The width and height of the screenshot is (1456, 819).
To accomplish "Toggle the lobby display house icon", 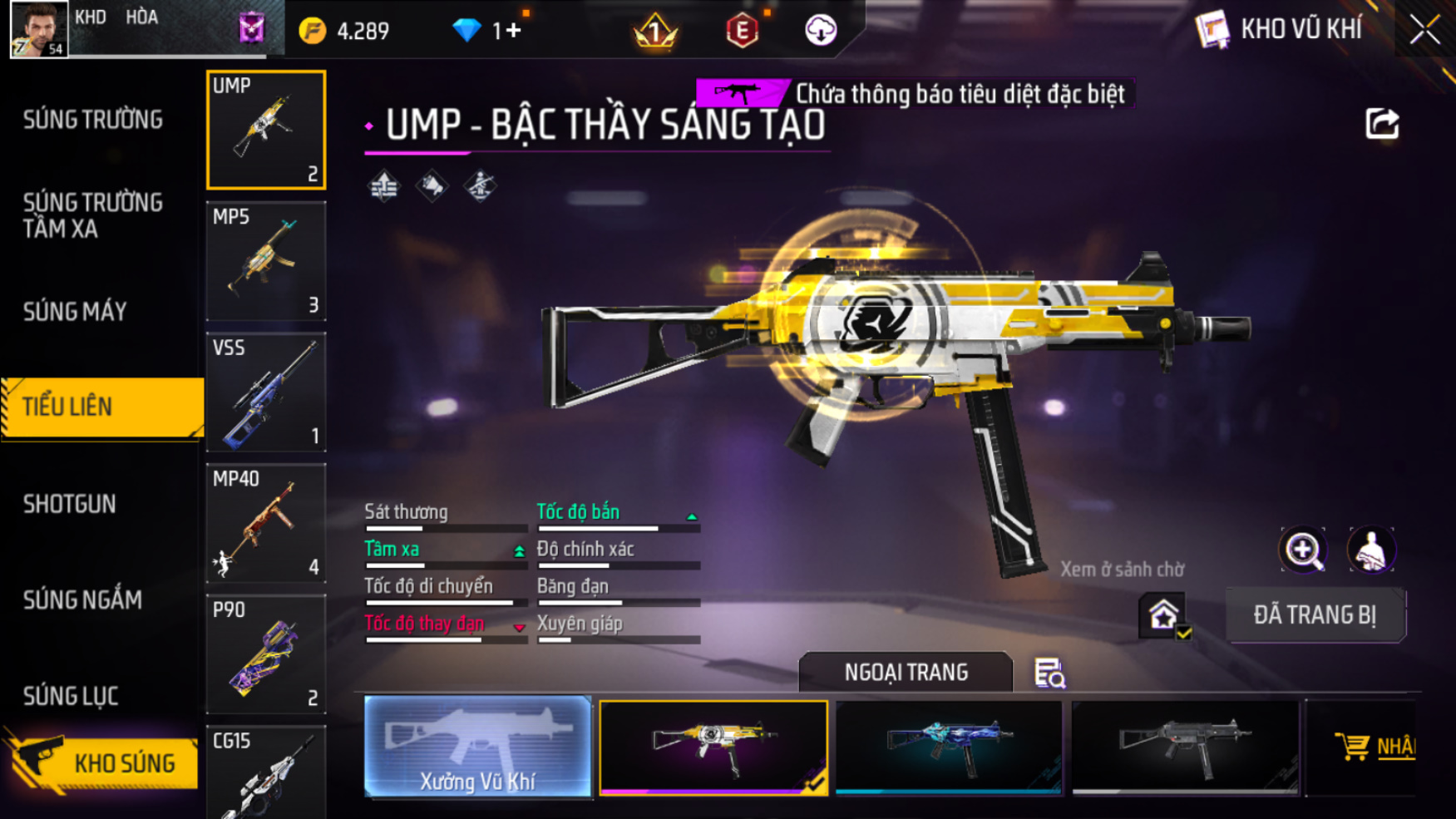I will (1163, 616).
